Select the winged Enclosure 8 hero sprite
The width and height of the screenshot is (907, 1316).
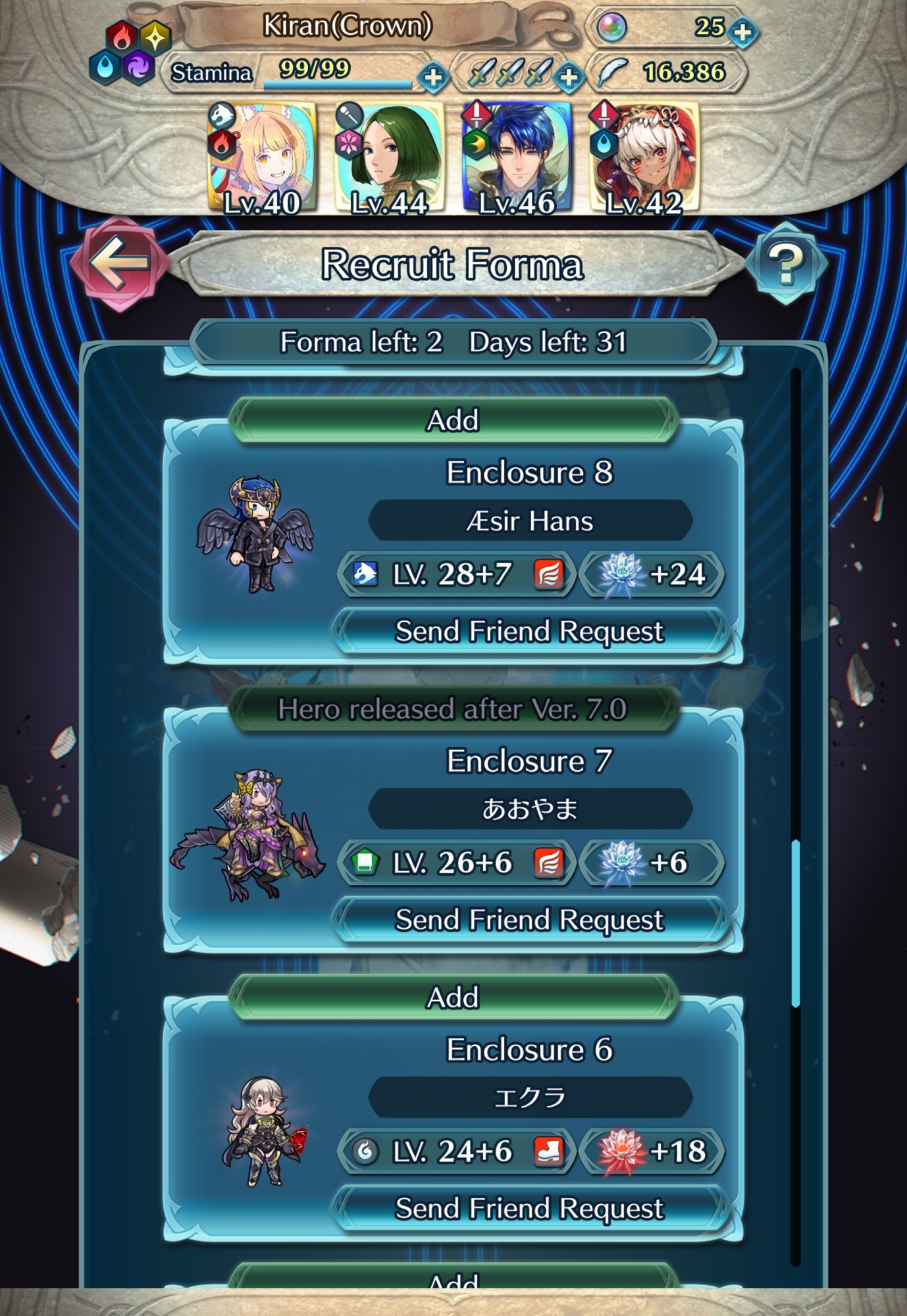[x=255, y=534]
